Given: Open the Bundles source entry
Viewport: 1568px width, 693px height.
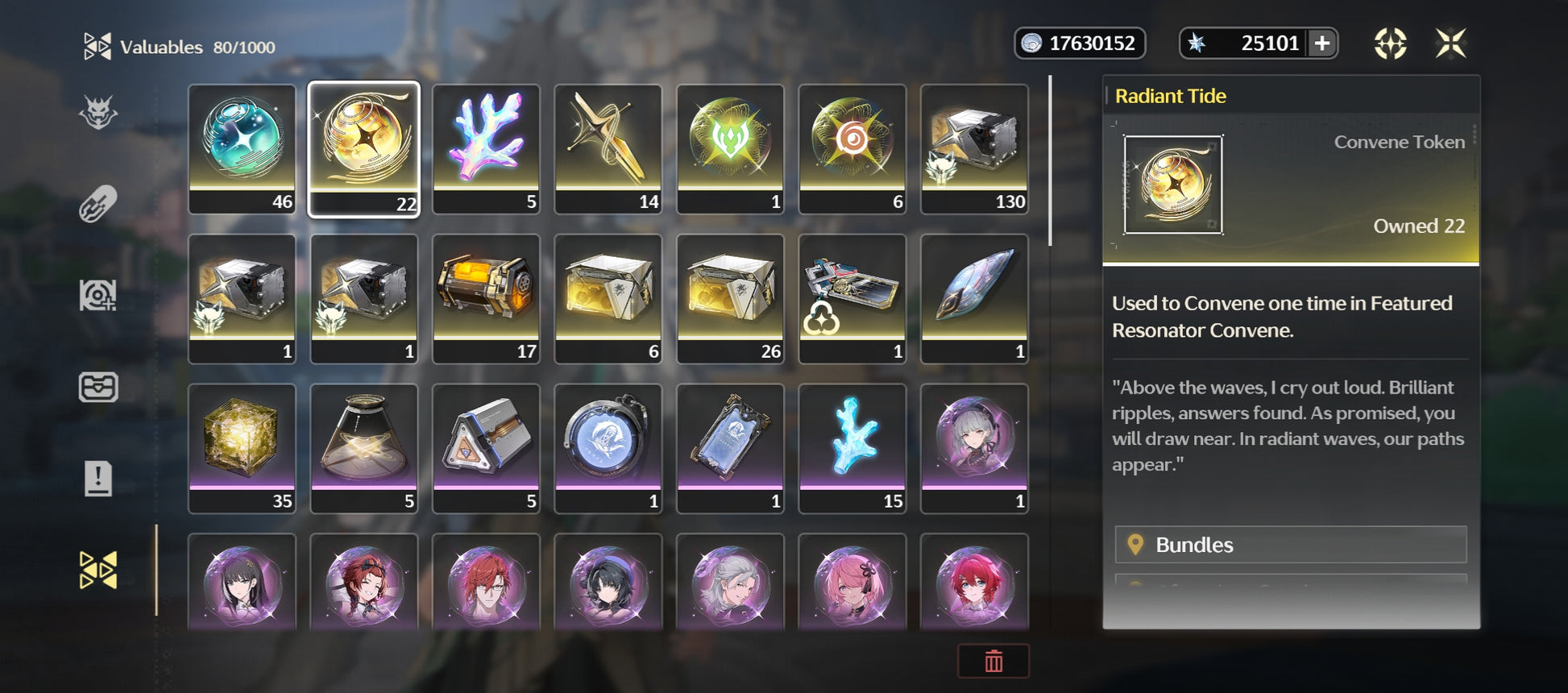Looking at the screenshot, I should (1290, 545).
